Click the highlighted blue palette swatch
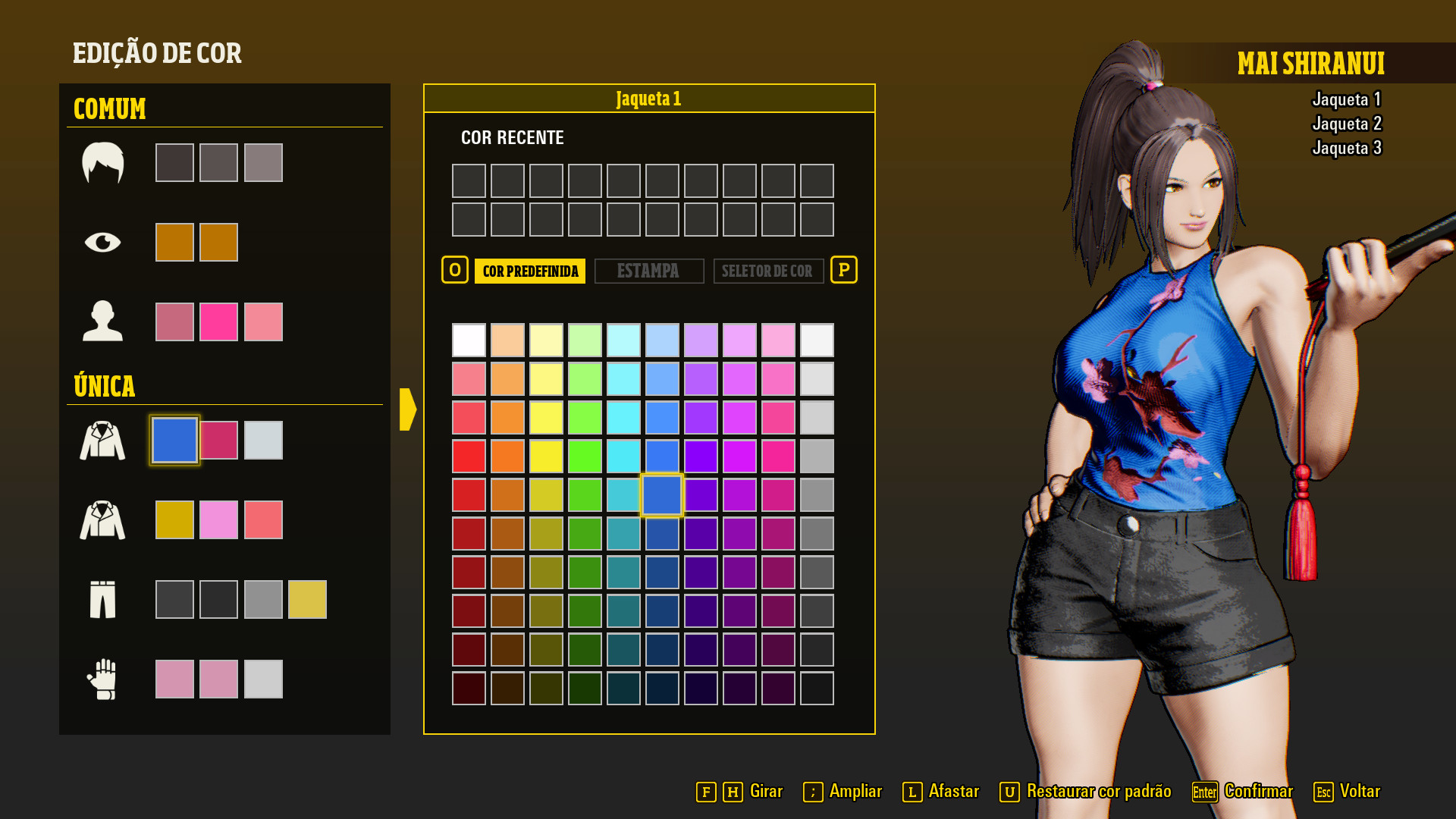 [x=661, y=494]
